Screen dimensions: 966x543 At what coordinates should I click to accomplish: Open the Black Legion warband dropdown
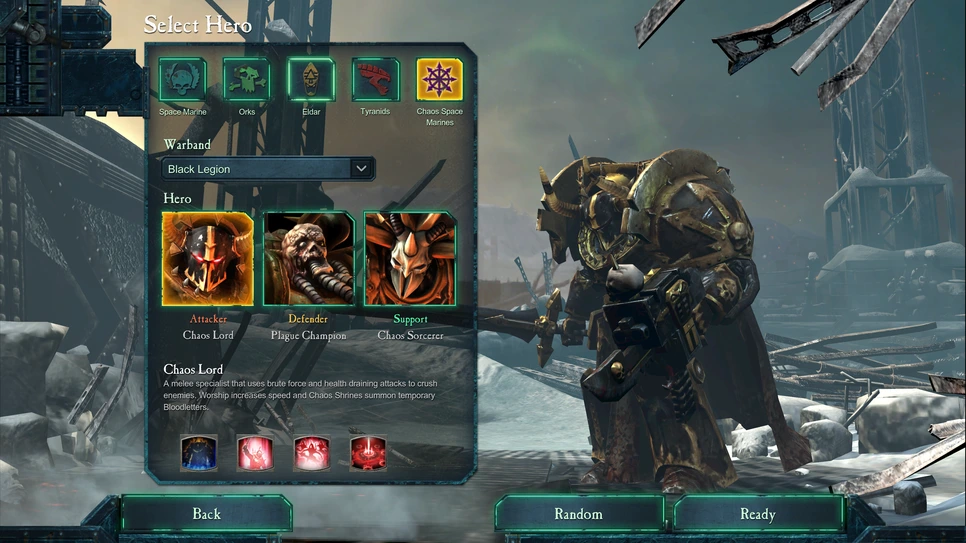point(268,169)
